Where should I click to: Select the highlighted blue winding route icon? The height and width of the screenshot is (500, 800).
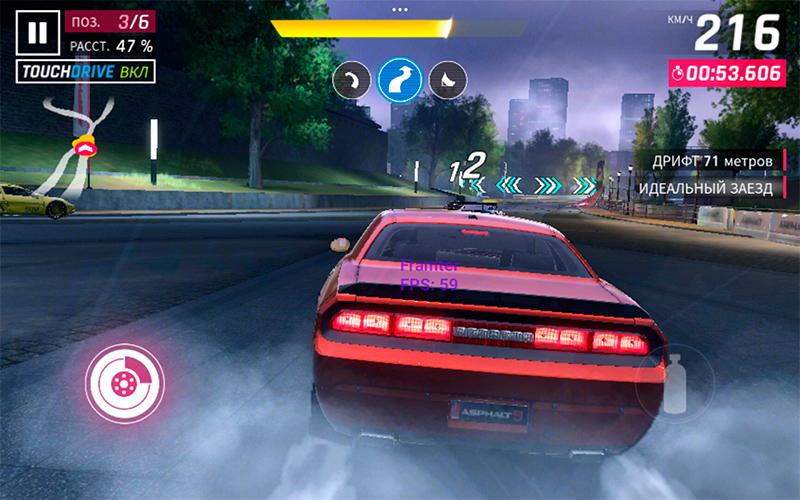[x=398, y=78]
